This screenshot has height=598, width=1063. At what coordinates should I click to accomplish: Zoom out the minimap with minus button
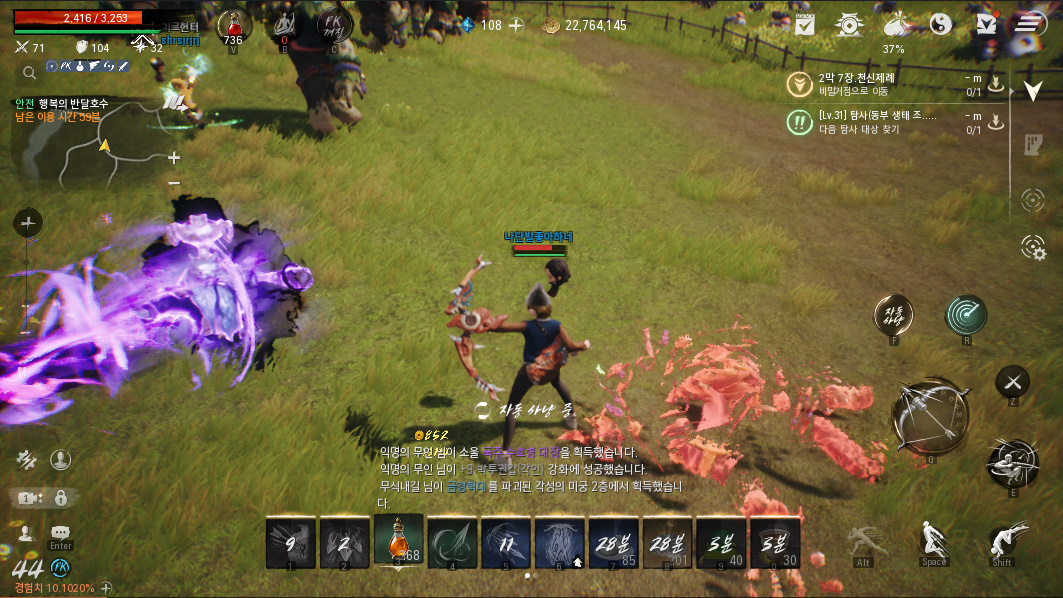click(x=174, y=183)
